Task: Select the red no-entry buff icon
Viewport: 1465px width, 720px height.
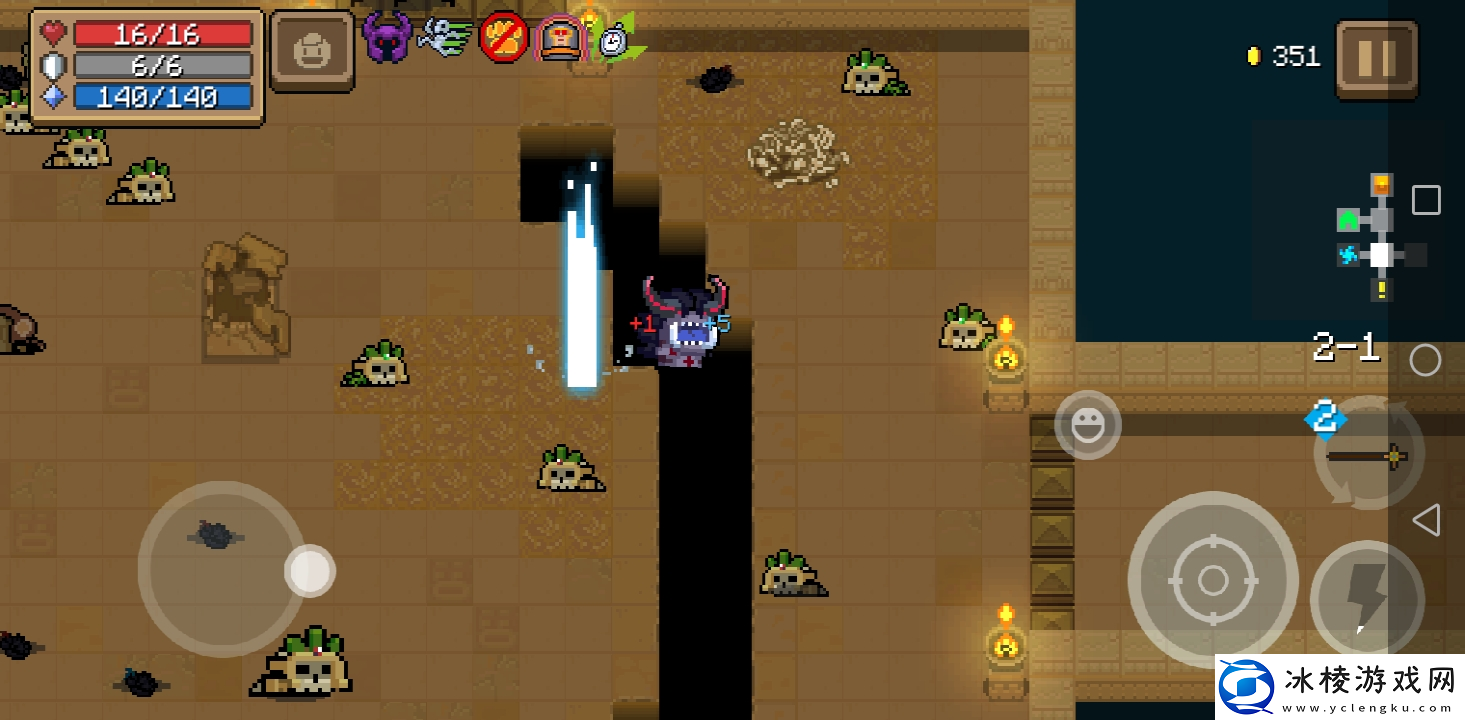Action: tap(503, 38)
